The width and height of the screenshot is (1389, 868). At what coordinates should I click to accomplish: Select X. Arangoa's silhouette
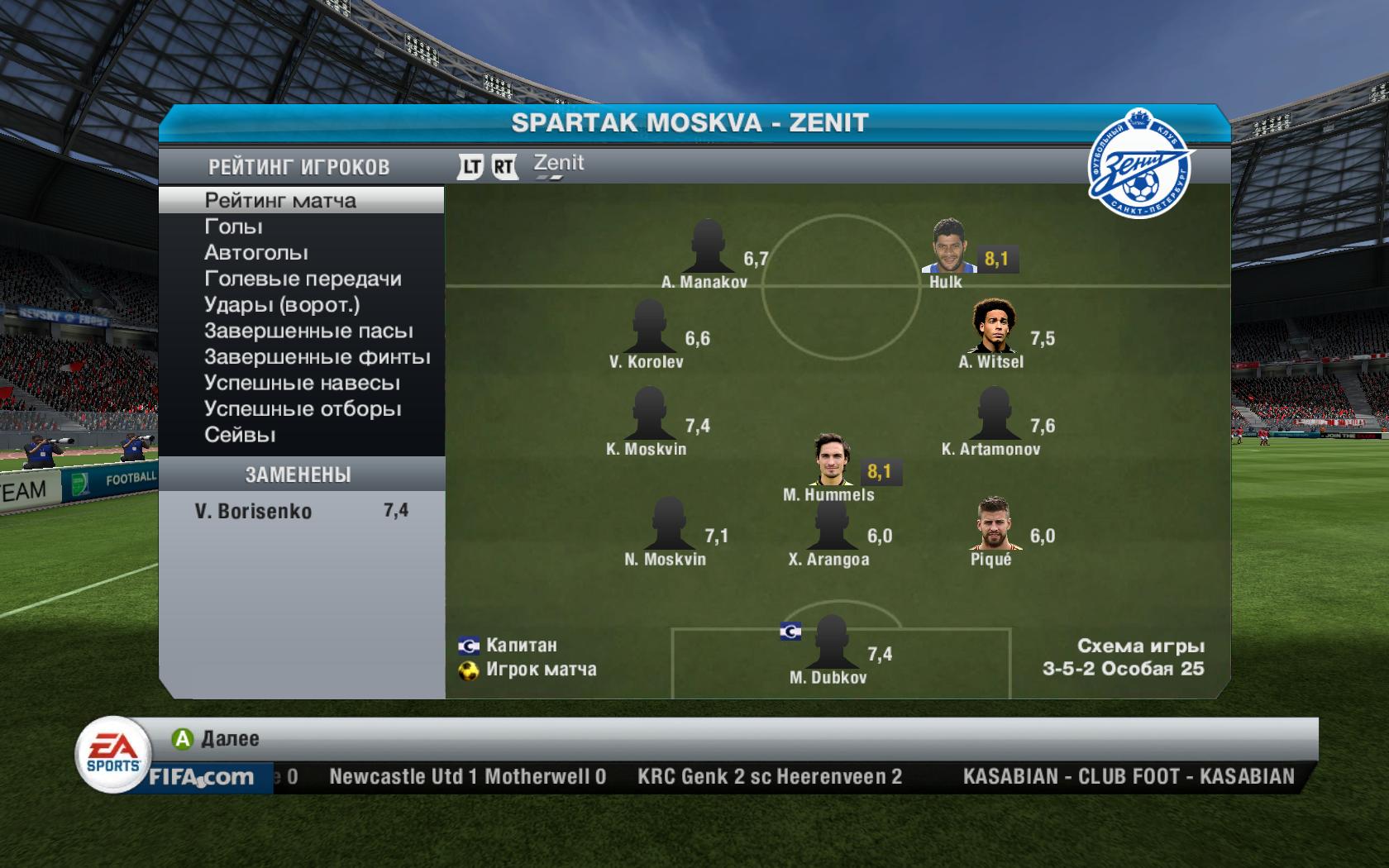coord(831,524)
